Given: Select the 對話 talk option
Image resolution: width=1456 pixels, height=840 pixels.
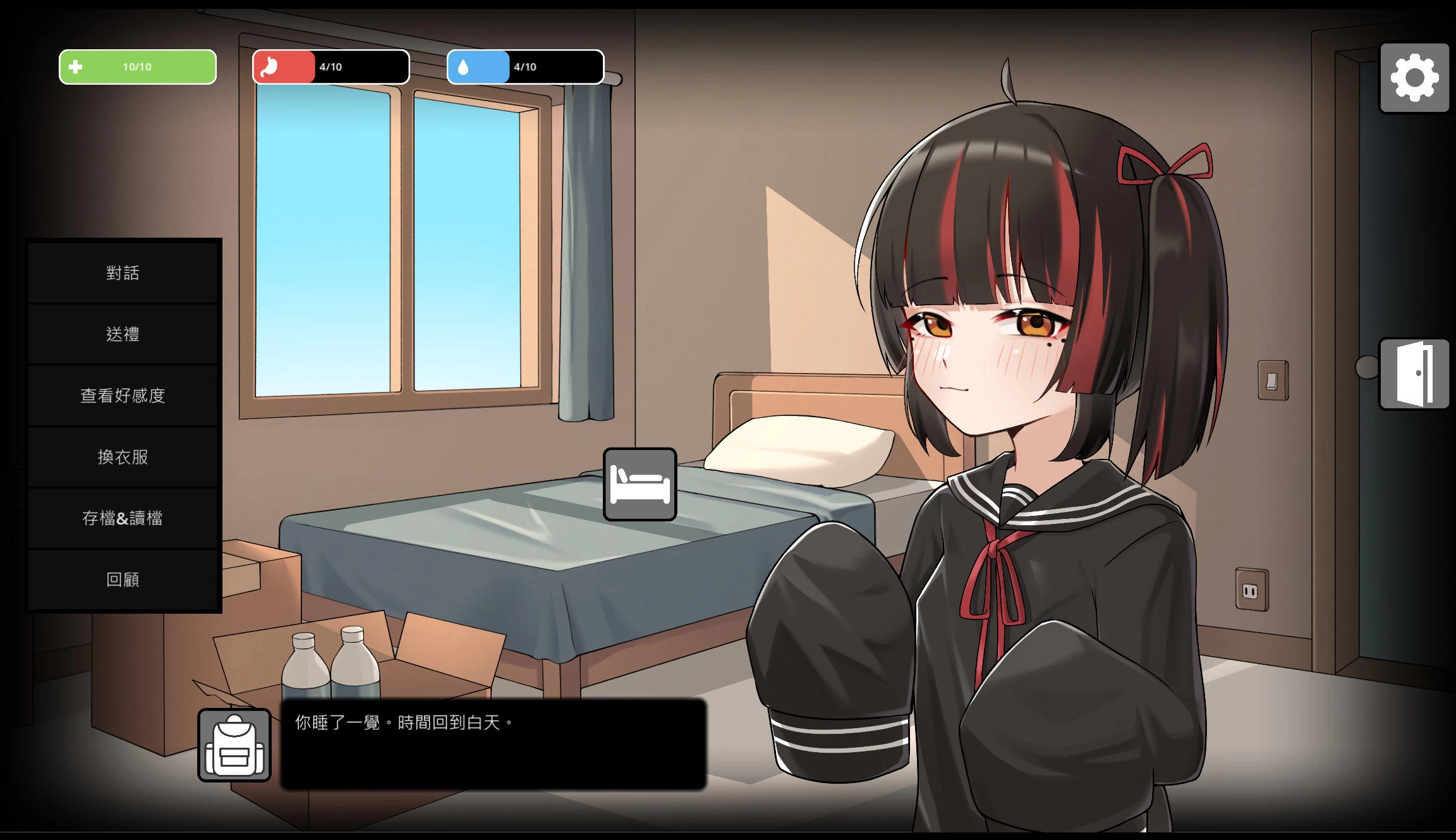Looking at the screenshot, I should (x=123, y=273).
